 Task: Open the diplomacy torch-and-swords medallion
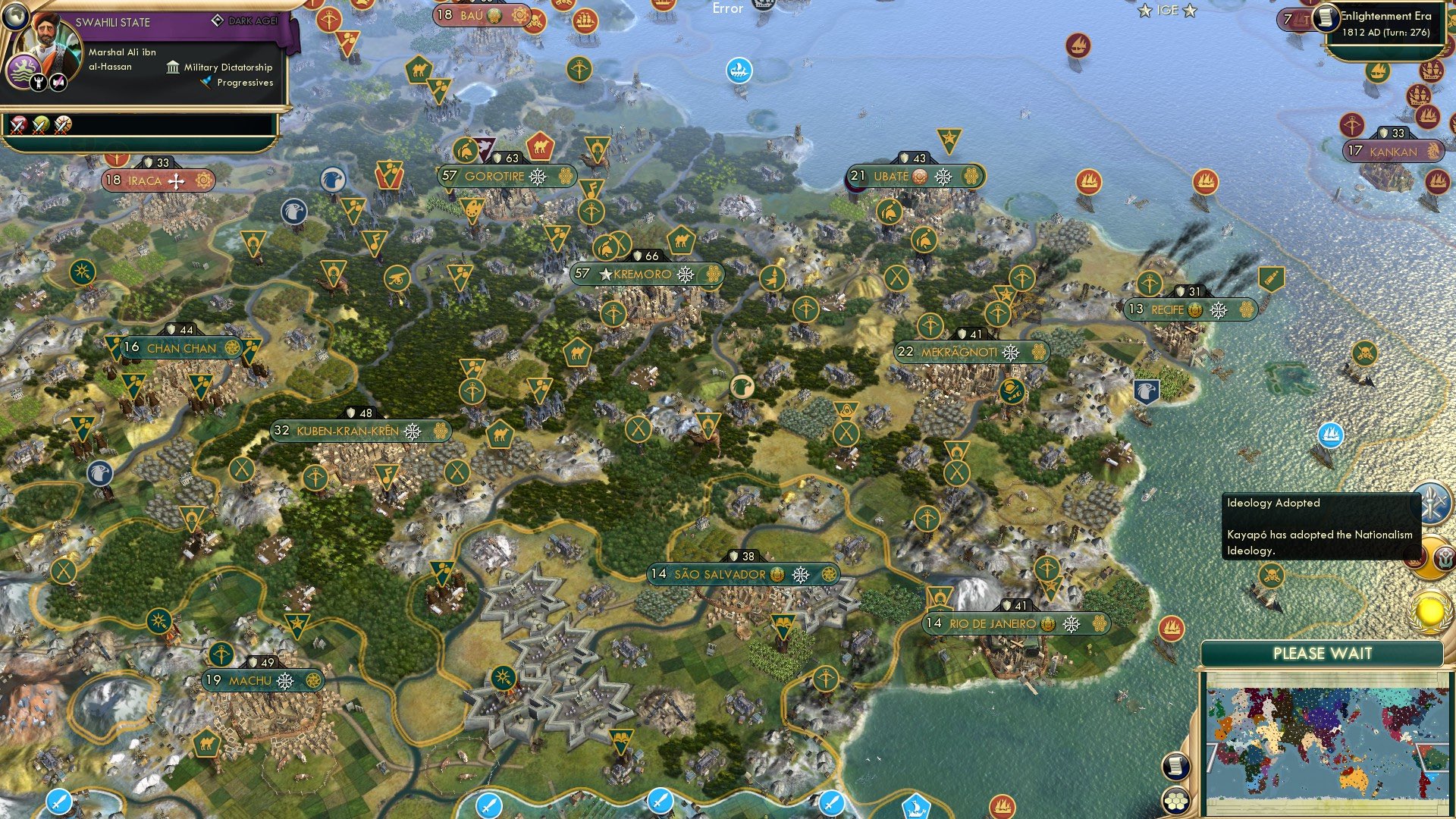pos(1433,500)
